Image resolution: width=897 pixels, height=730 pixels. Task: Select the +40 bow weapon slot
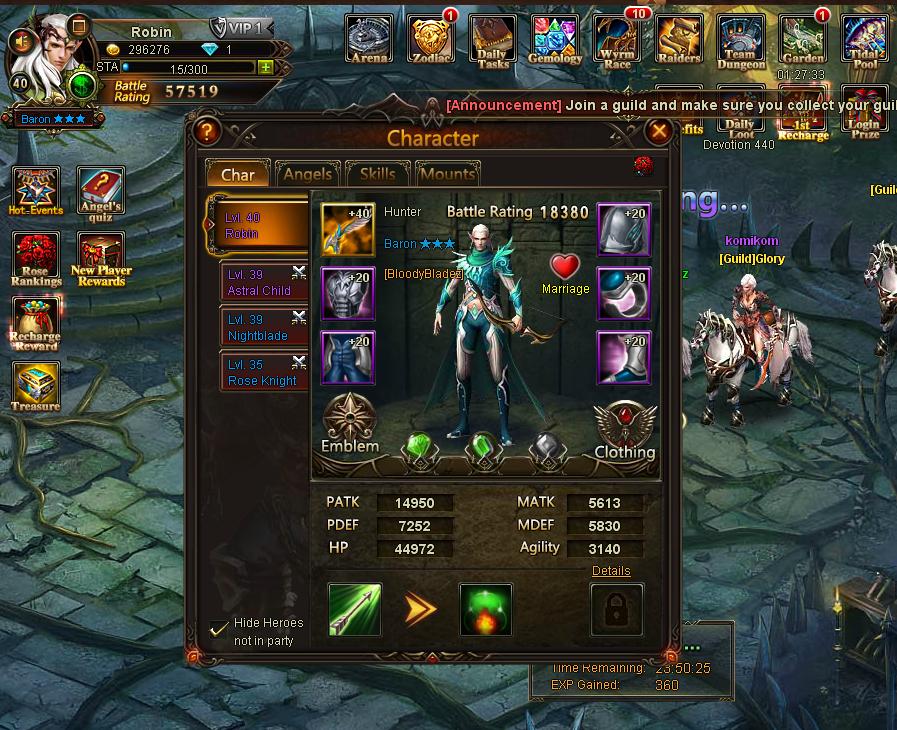click(347, 230)
